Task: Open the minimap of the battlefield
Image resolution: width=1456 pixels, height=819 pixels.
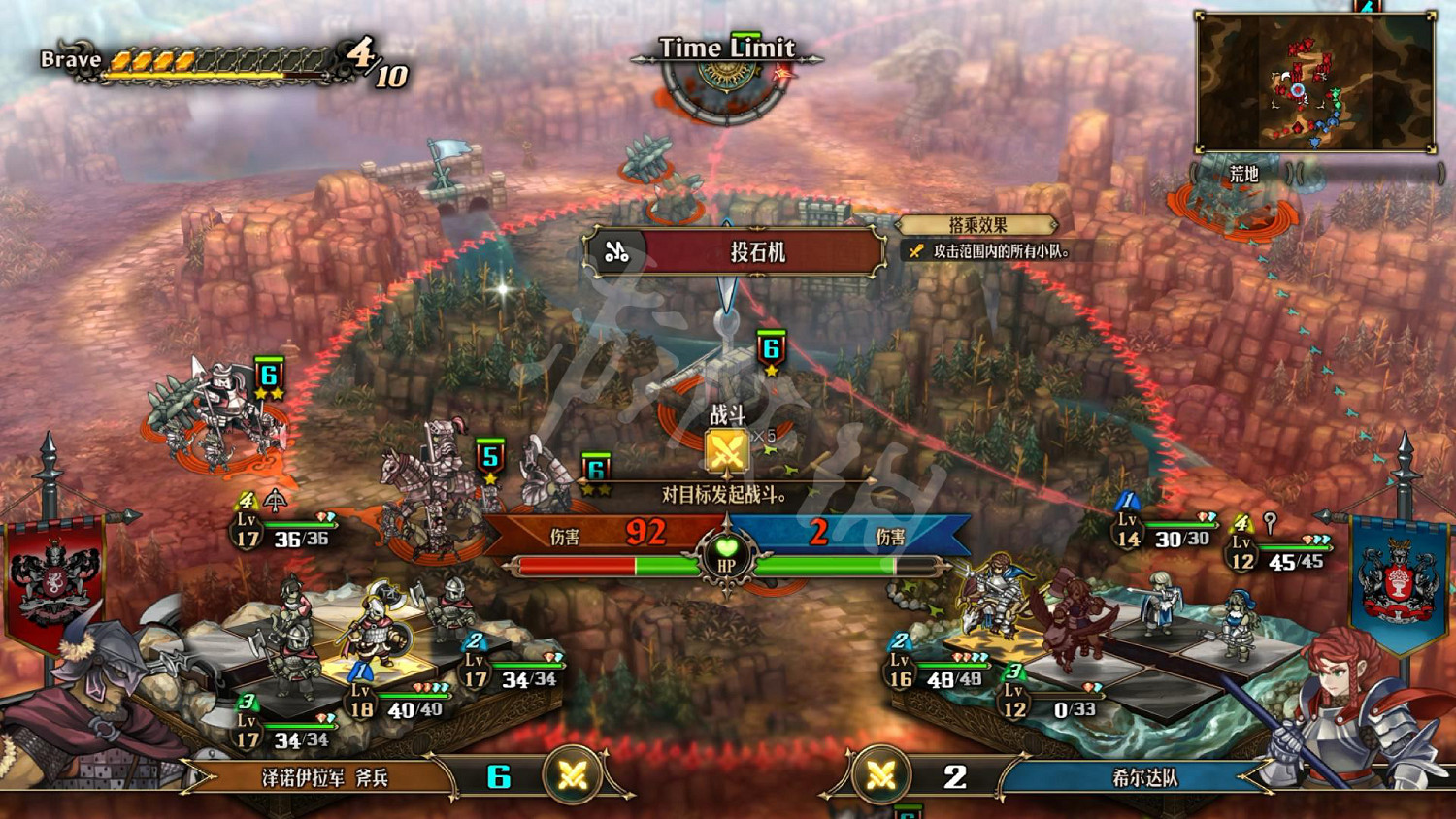Action: click(1315, 82)
